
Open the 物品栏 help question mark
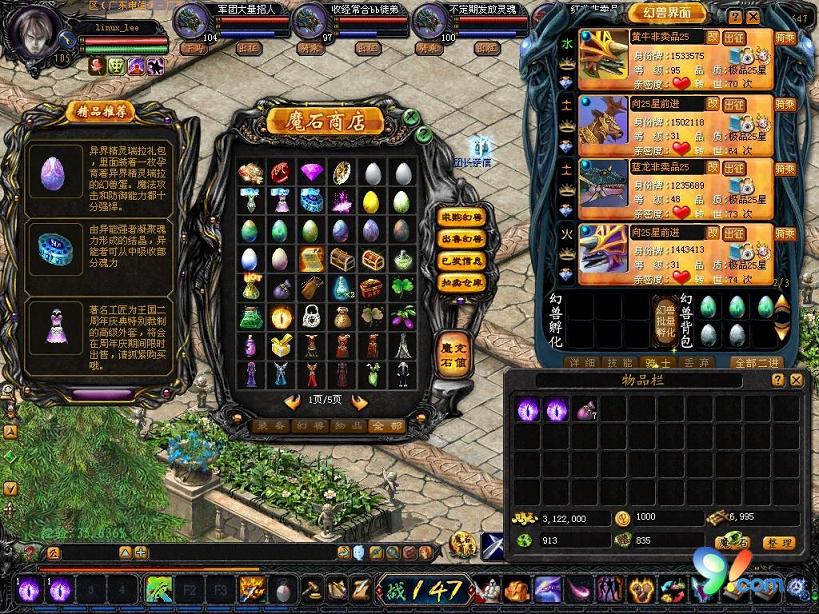click(x=777, y=380)
